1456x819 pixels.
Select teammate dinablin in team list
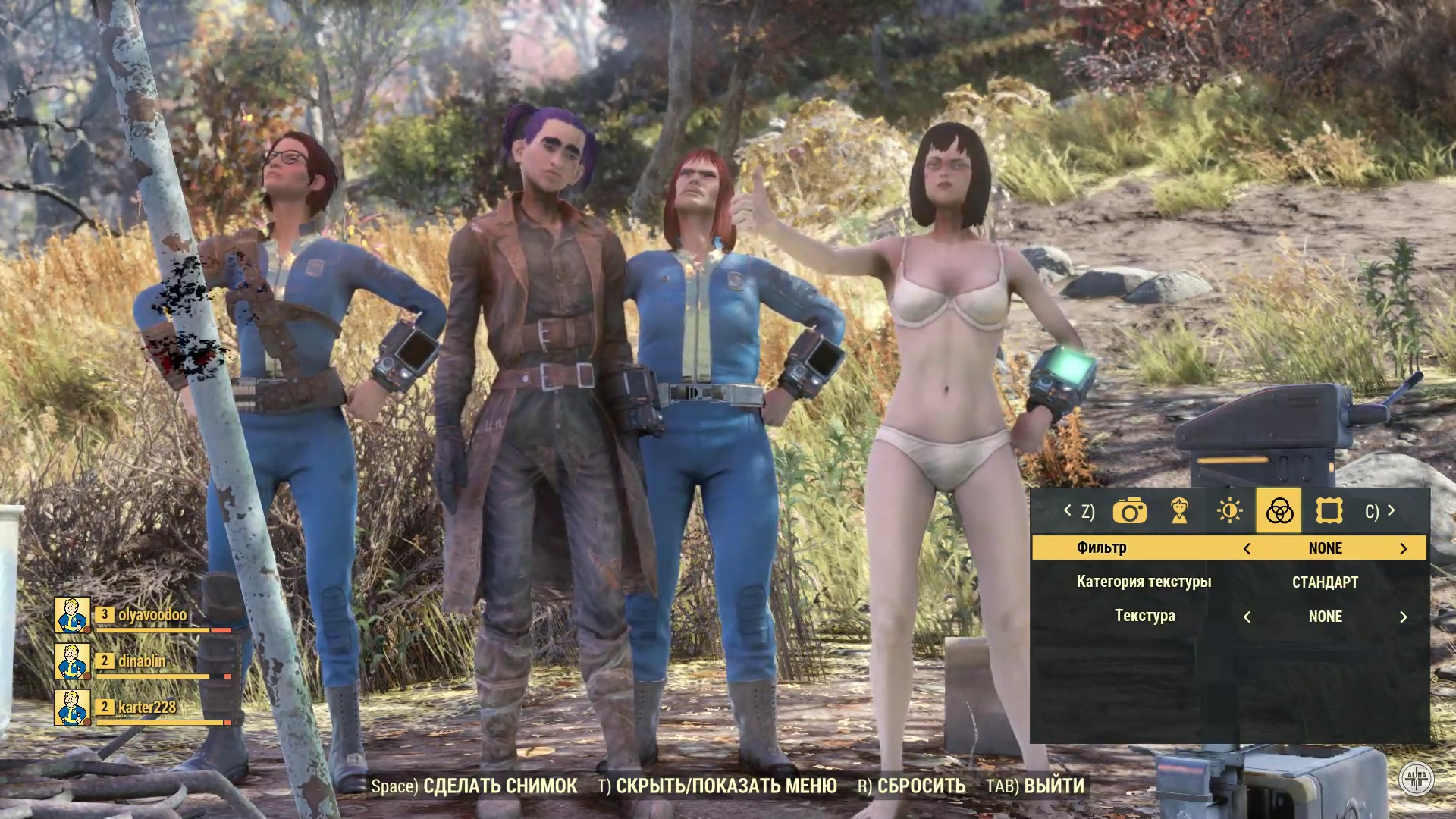point(142,661)
